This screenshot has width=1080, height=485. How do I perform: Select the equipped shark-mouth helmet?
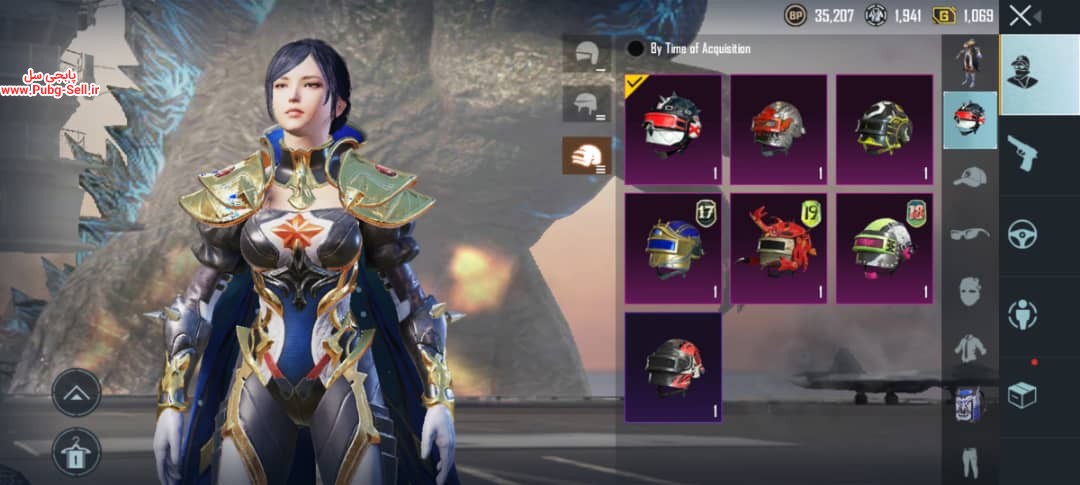(673, 128)
